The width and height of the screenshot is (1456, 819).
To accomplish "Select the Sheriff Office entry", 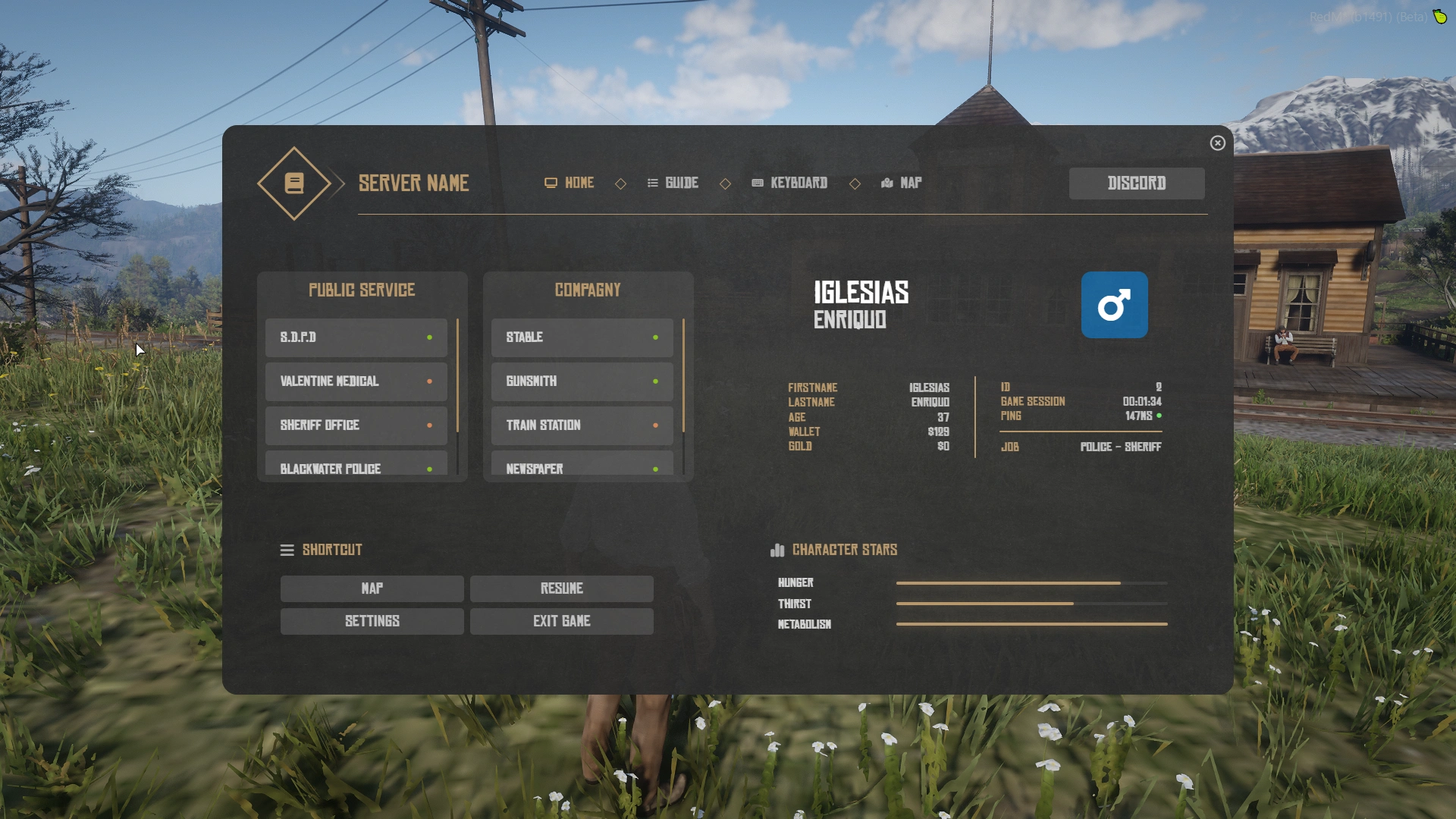I will (x=356, y=425).
